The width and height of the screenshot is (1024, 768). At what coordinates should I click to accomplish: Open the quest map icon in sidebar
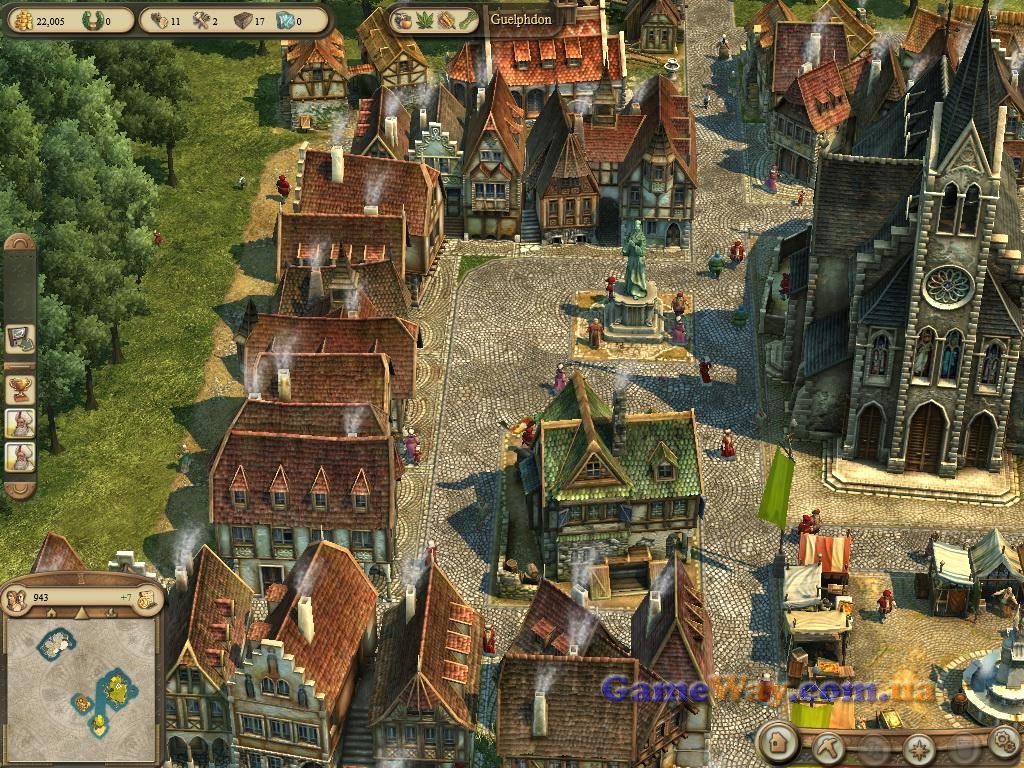[19, 338]
